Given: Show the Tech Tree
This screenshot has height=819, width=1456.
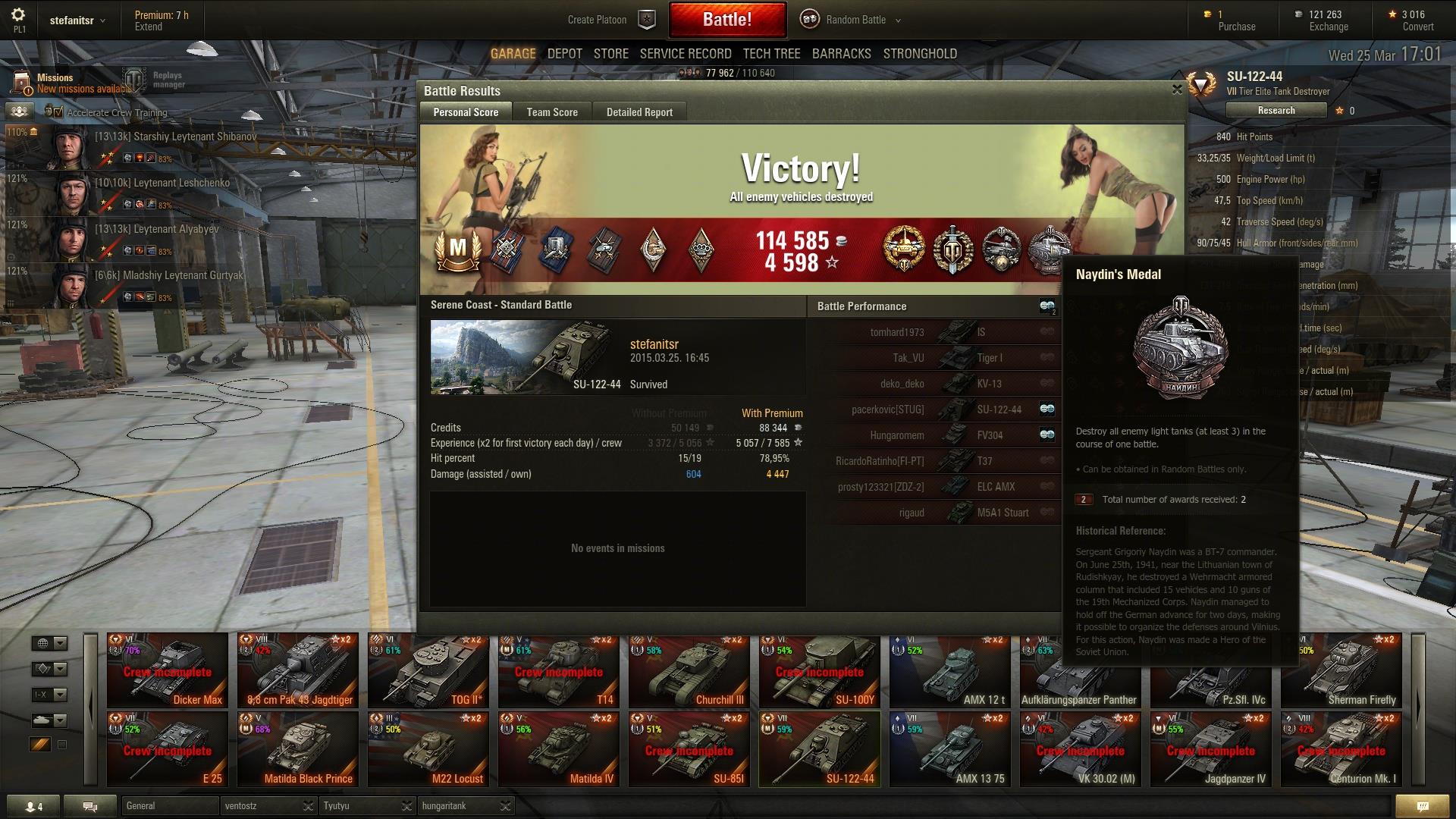Looking at the screenshot, I should [x=771, y=54].
